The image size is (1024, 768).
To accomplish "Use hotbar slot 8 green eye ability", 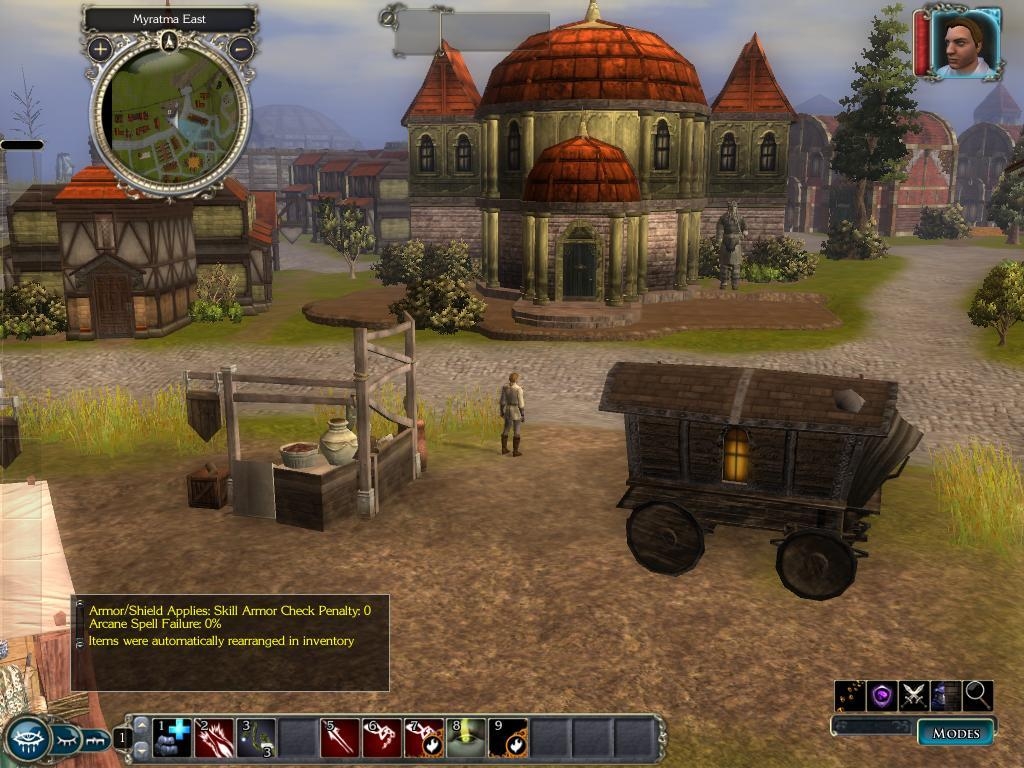I will tap(466, 738).
